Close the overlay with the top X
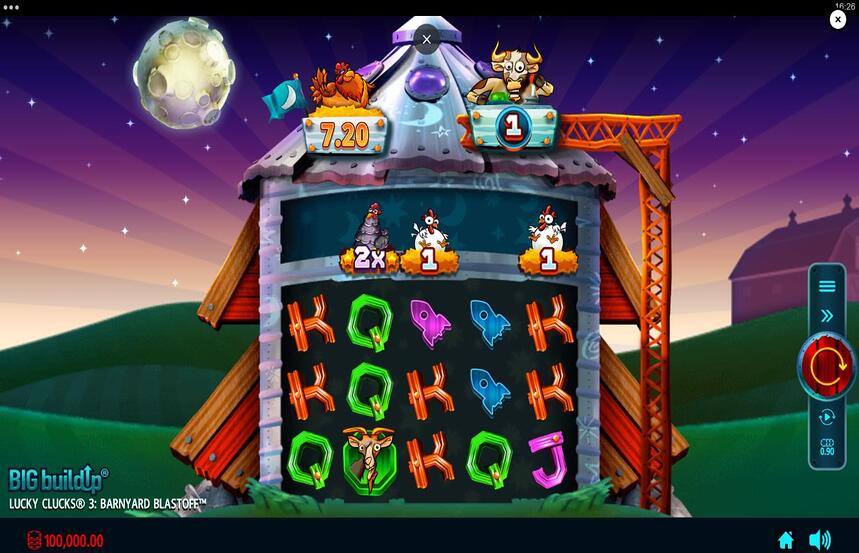 427,40
